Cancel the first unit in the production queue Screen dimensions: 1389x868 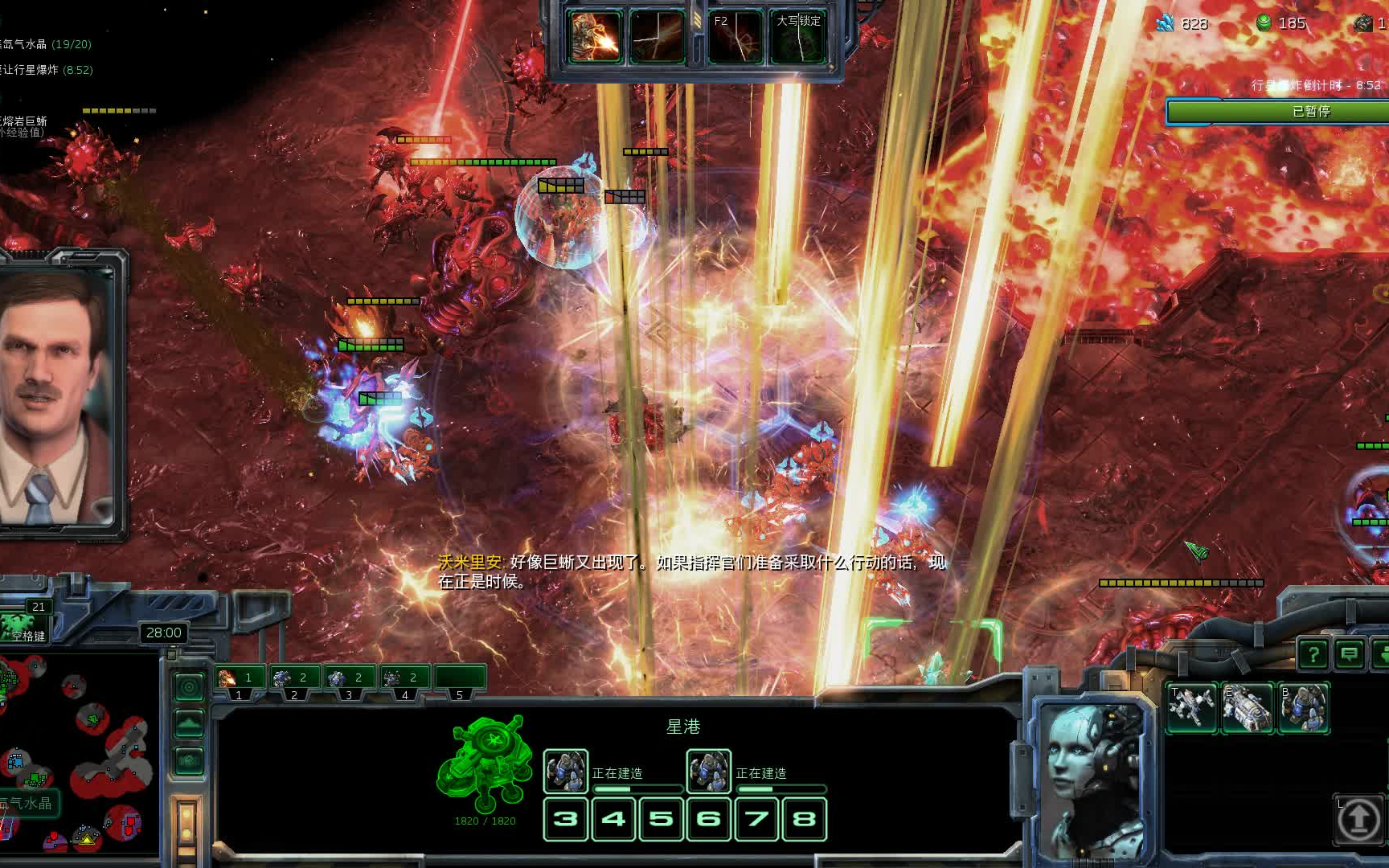[x=566, y=772]
